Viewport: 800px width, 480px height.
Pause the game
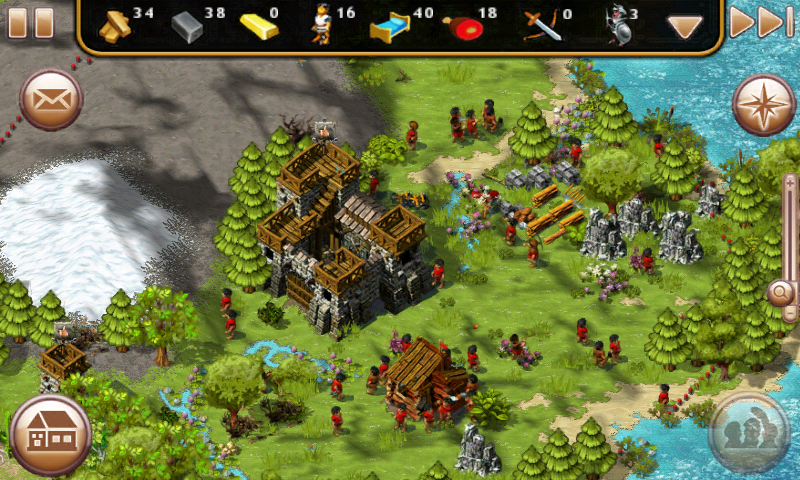(x=30, y=22)
